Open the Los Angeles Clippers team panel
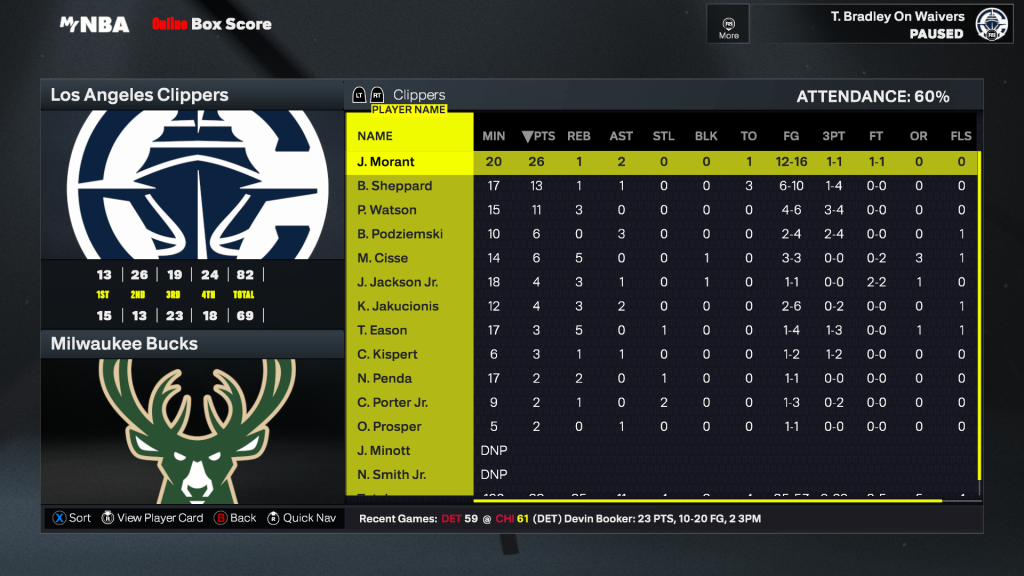The height and width of the screenshot is (576, 1024). (190, 95)
